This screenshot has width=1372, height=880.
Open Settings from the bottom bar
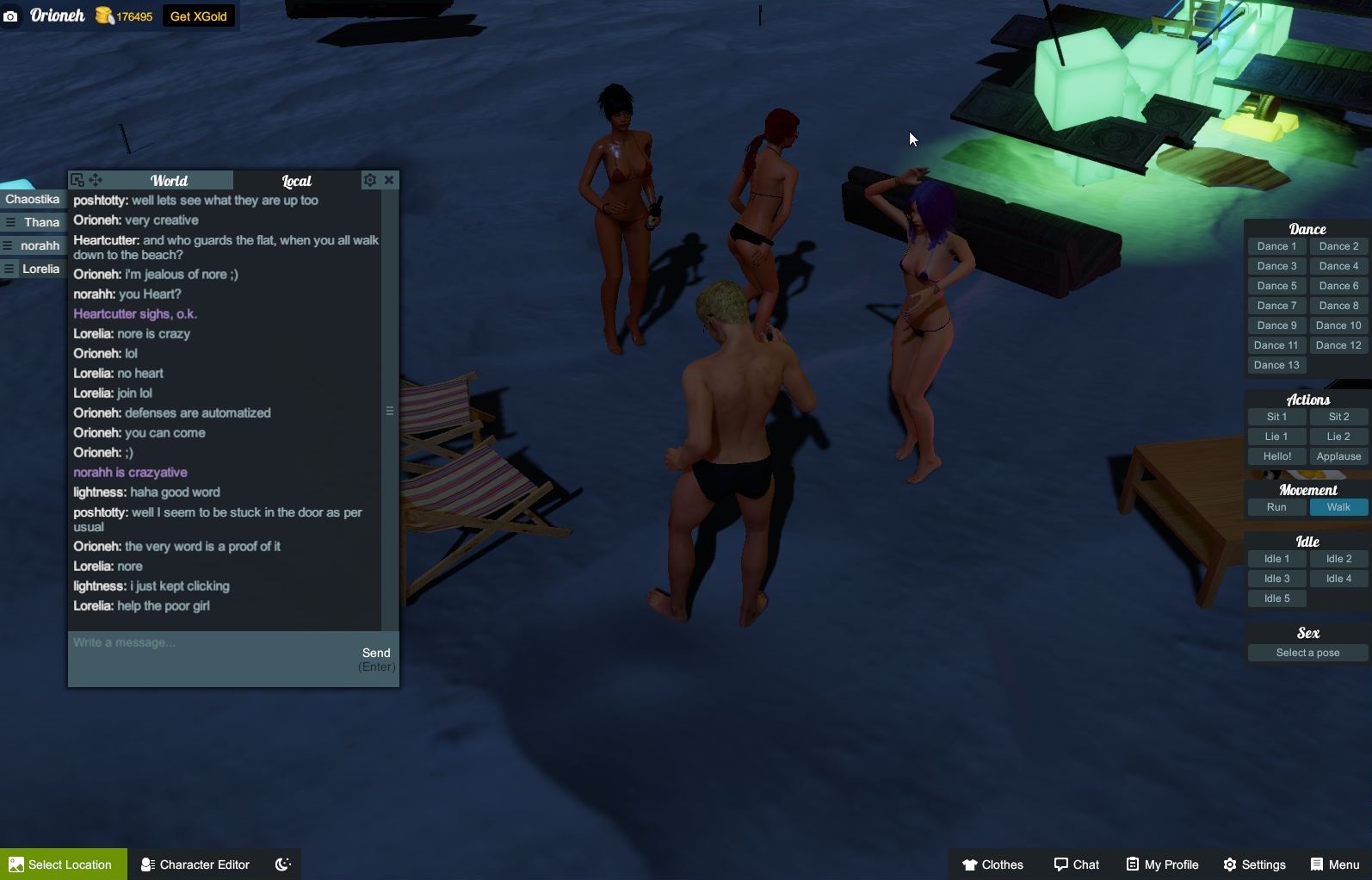pyautogui.click(x=1228, y=864)
